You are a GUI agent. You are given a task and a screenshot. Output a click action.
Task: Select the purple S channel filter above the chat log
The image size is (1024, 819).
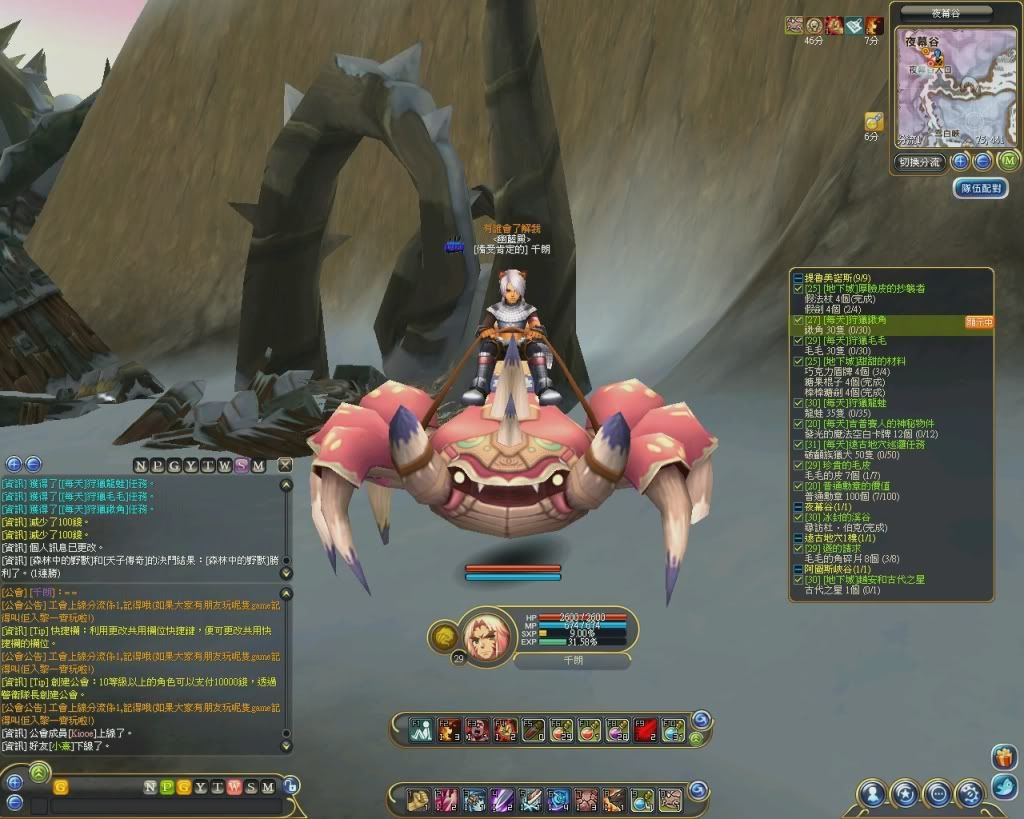coord(242,465)
